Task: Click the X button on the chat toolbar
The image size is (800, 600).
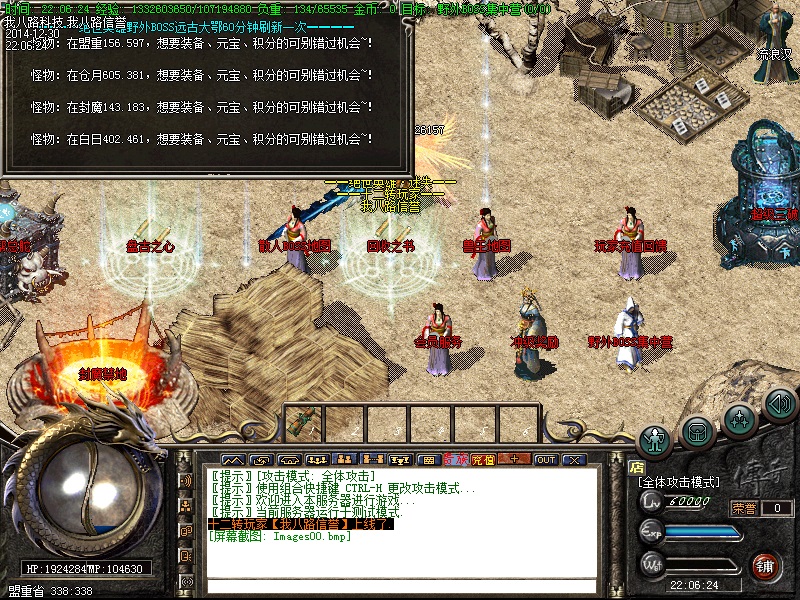Action: point(574,460)
